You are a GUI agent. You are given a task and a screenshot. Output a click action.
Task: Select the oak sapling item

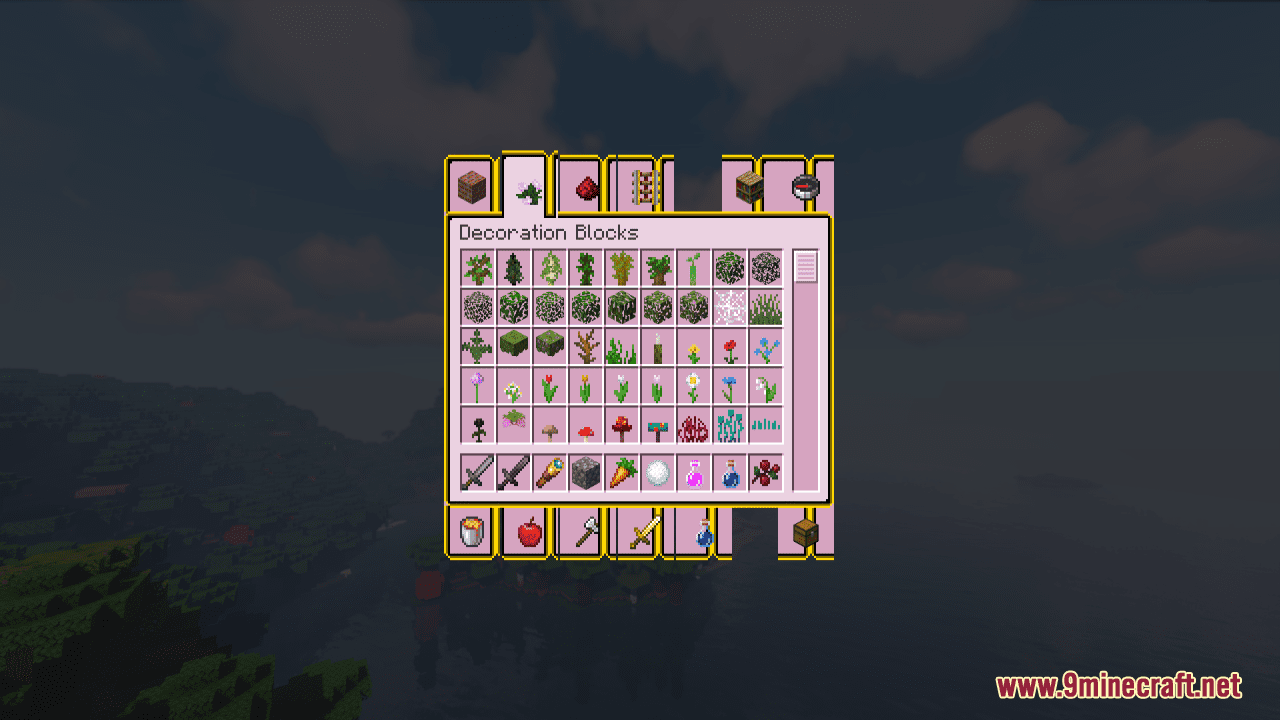(479, 268)
